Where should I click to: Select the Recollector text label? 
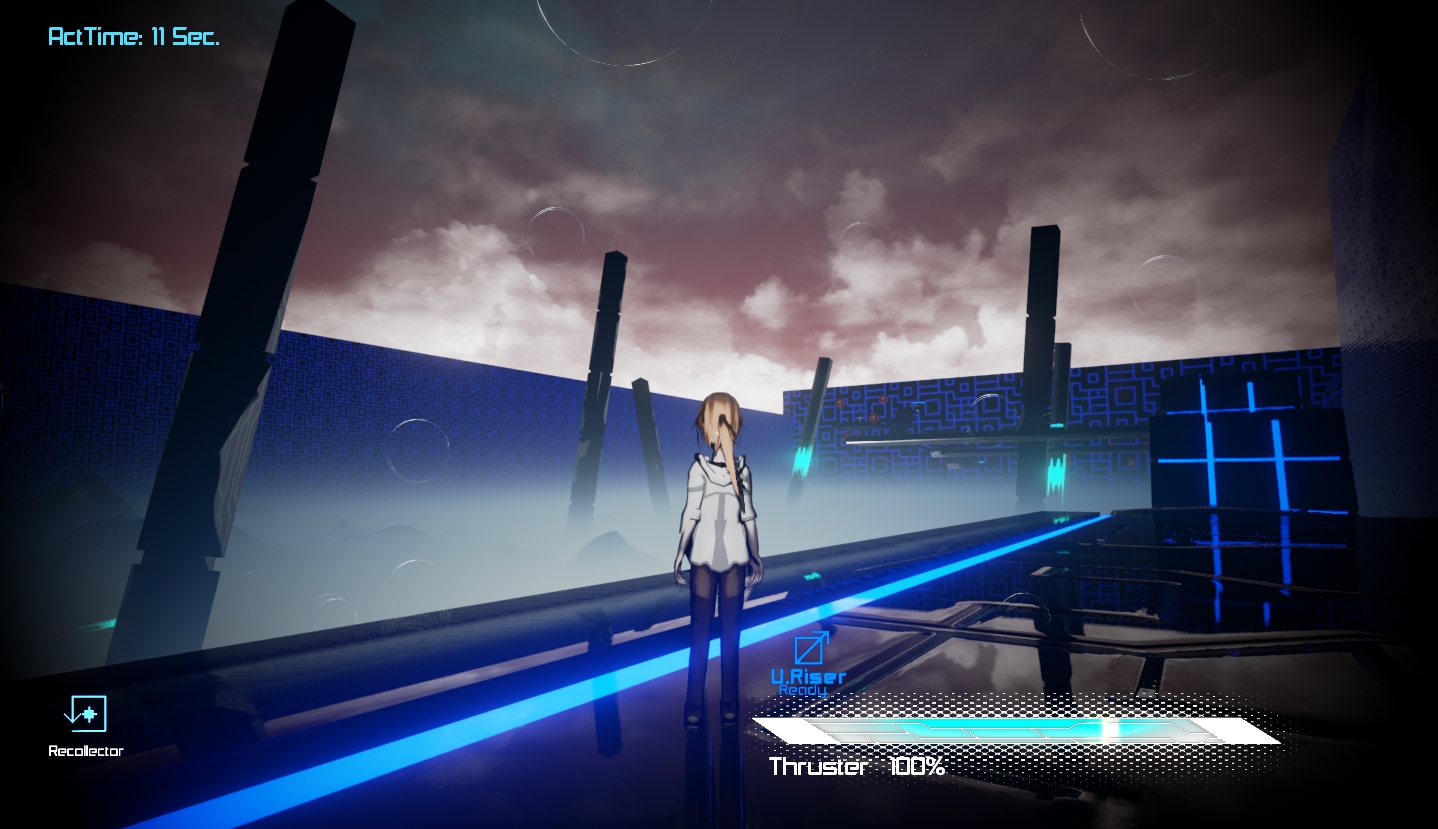click(85, 750)
